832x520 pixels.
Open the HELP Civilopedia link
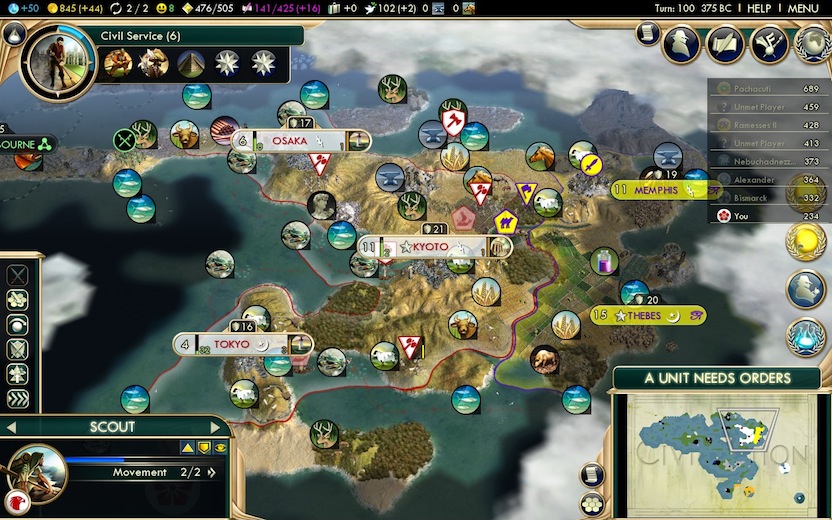759,8
